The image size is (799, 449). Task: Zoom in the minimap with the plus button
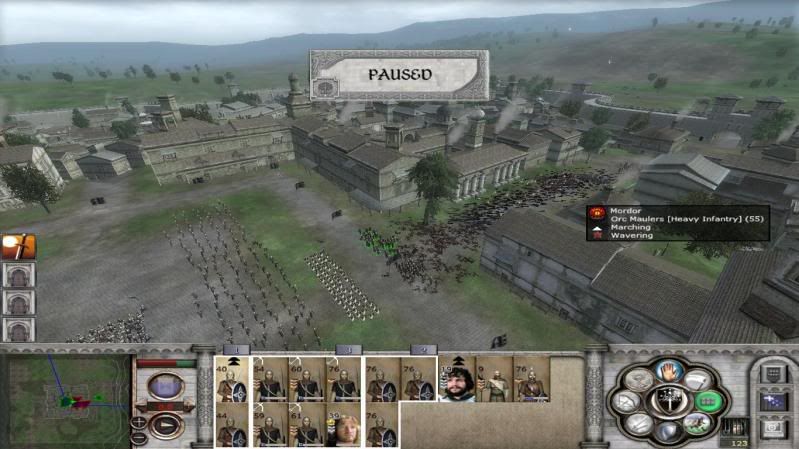point(139,423)
